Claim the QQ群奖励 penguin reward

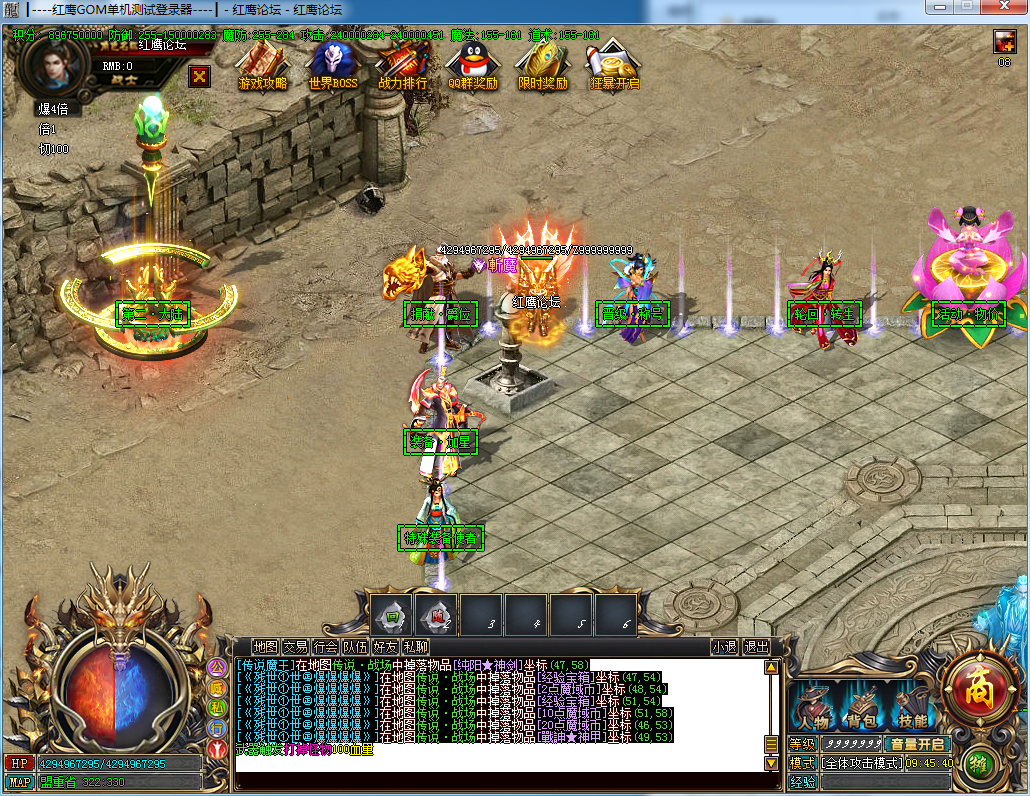pyautogui.click(x=472, y=66)
